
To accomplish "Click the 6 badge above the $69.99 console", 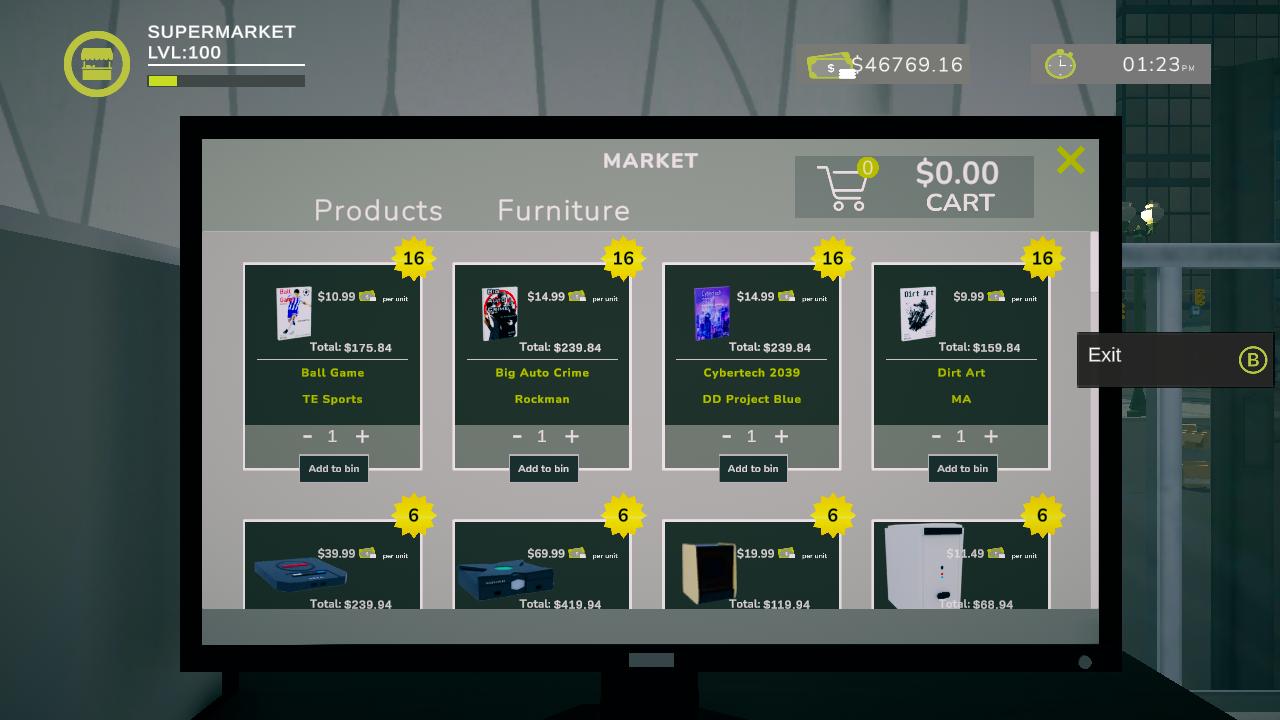I will click(x=622, y=515).
